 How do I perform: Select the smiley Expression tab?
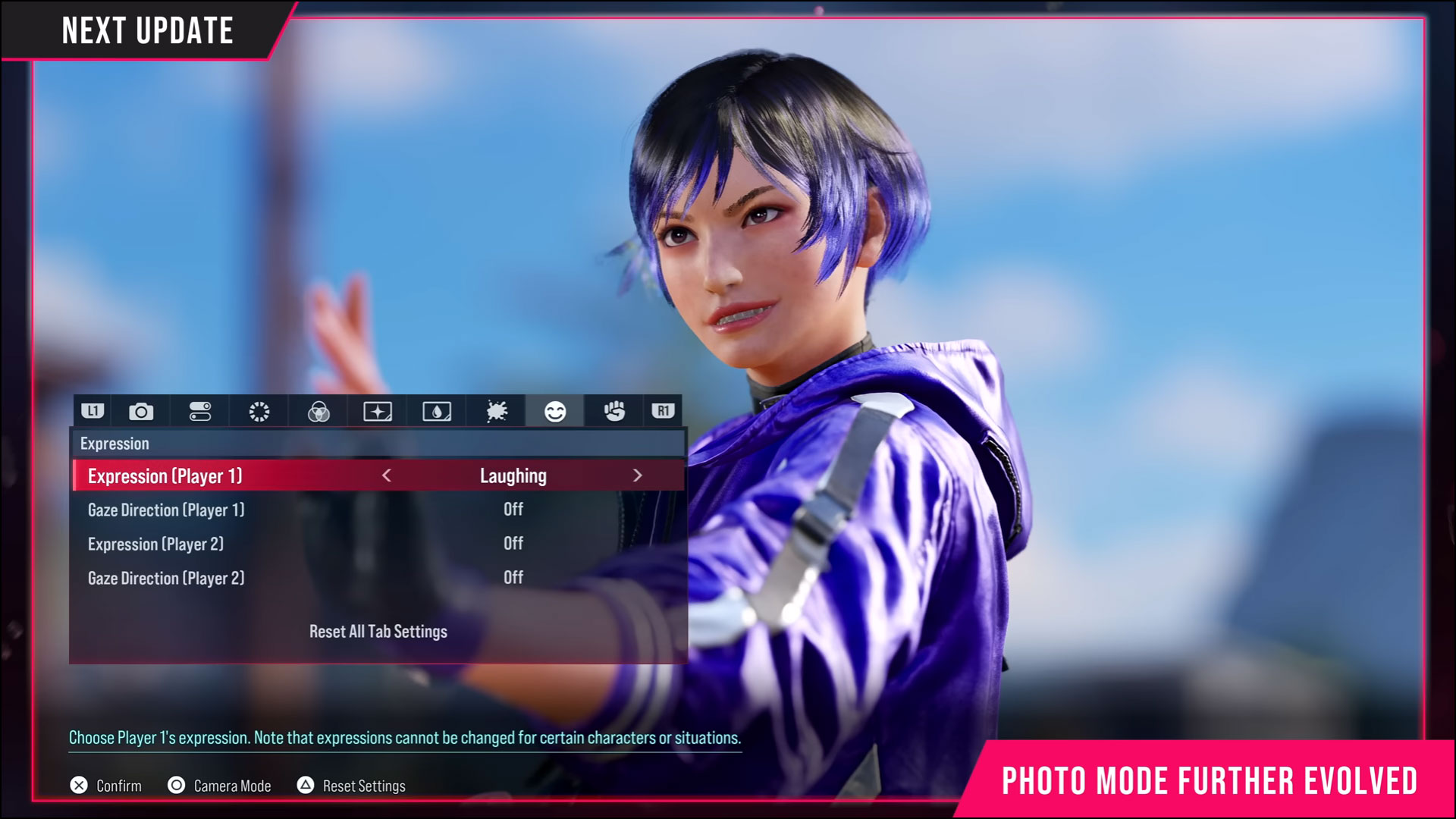[x=554, y=411]
